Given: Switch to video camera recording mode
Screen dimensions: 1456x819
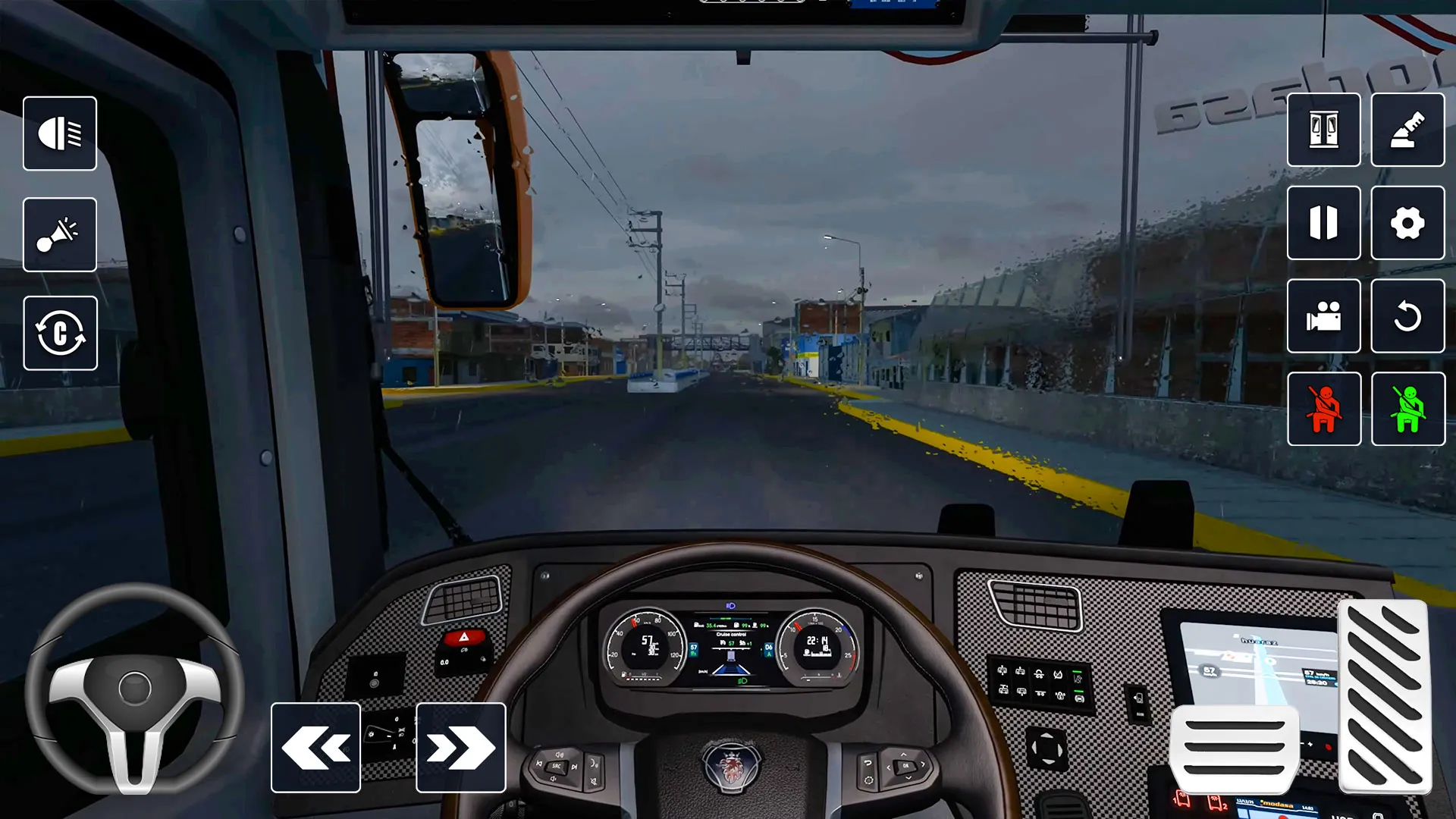Looking at the screenshot, I should [x=1323, y=316].
